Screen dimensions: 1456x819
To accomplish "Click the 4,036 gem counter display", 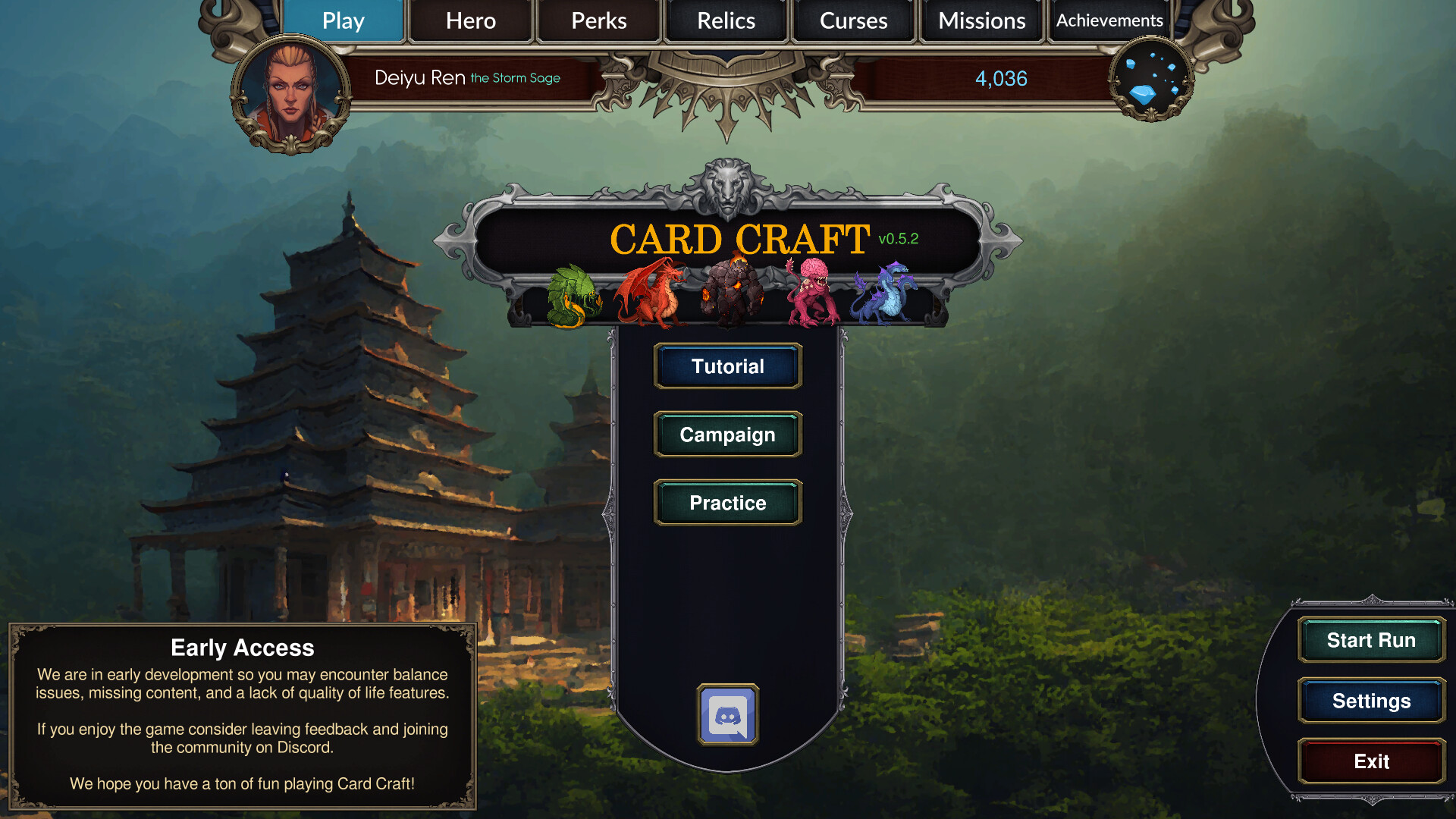I will coord(1002,78).
